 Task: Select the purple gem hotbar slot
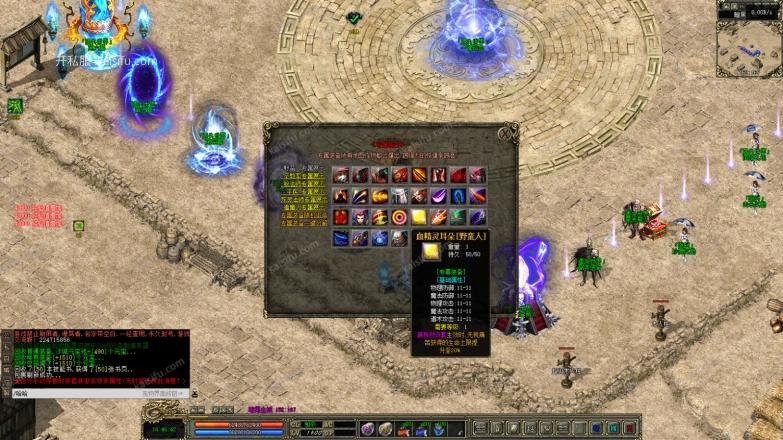tap(368, 429)
